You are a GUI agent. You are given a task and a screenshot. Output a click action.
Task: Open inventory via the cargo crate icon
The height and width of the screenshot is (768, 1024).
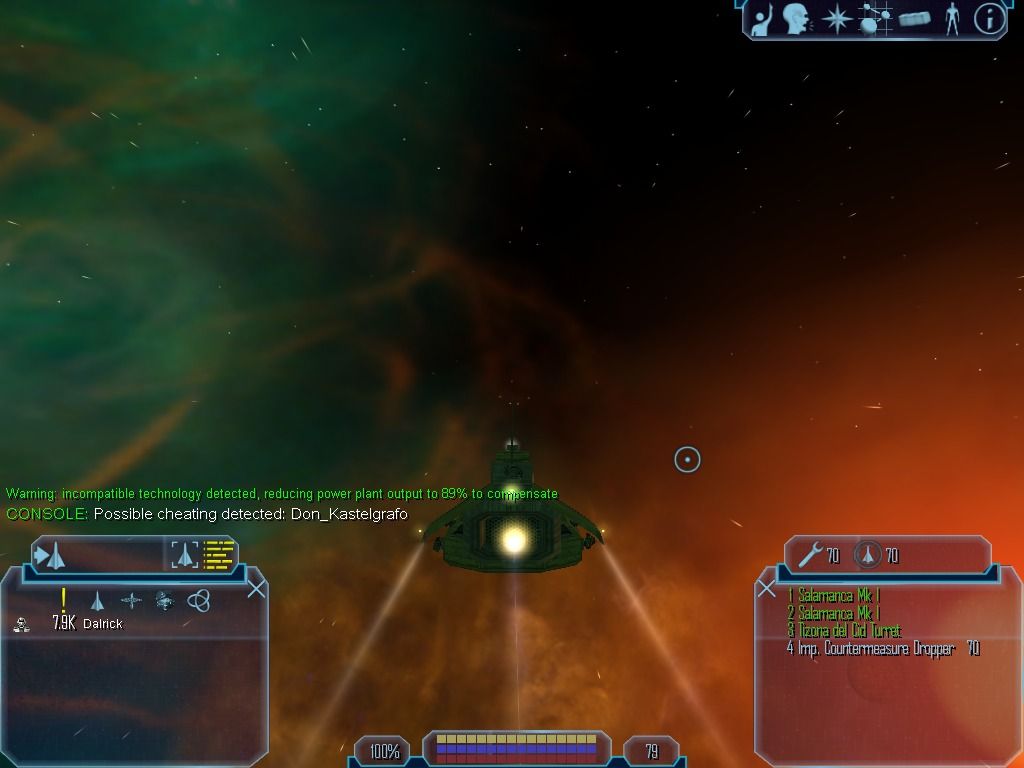pyautogui.click(x=914, y=18)
